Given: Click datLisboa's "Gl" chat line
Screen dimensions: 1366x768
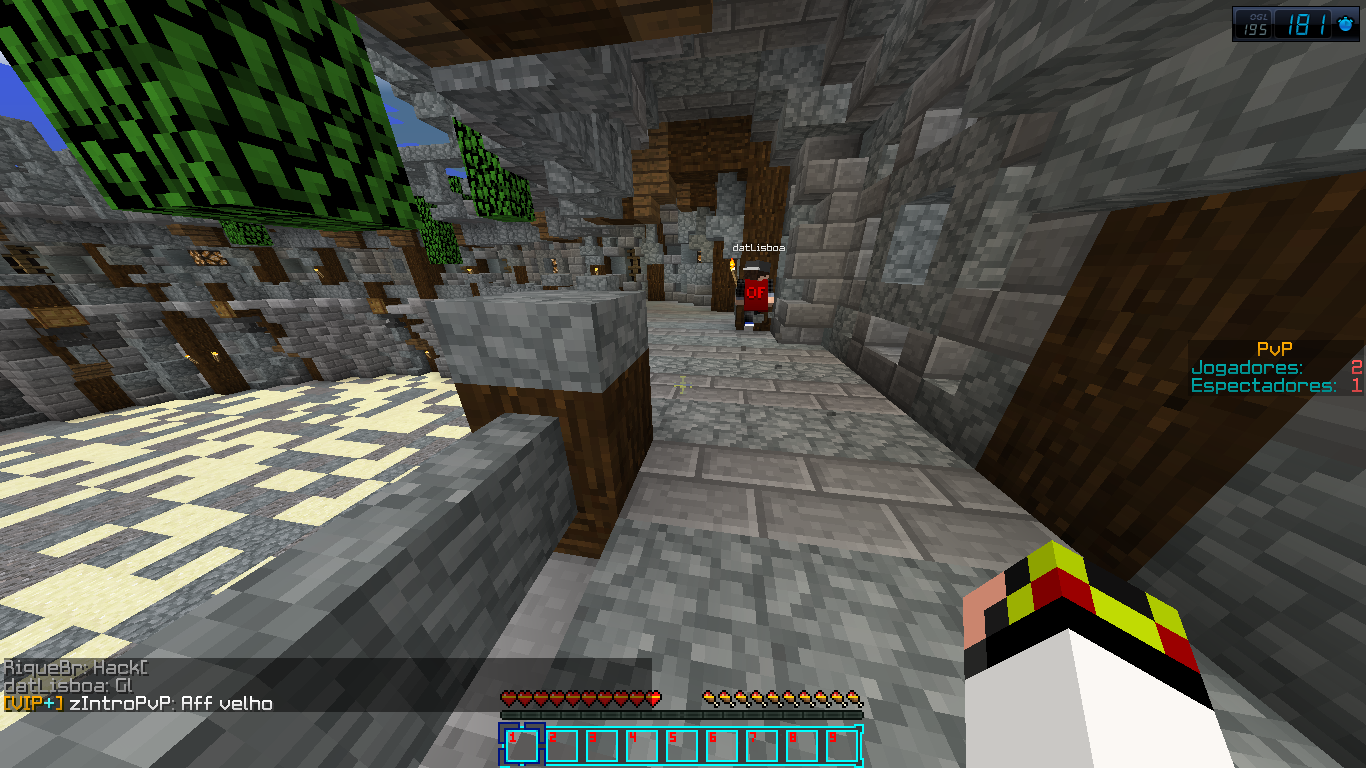Looking at the screenshot, I should (x=68, y=686).
